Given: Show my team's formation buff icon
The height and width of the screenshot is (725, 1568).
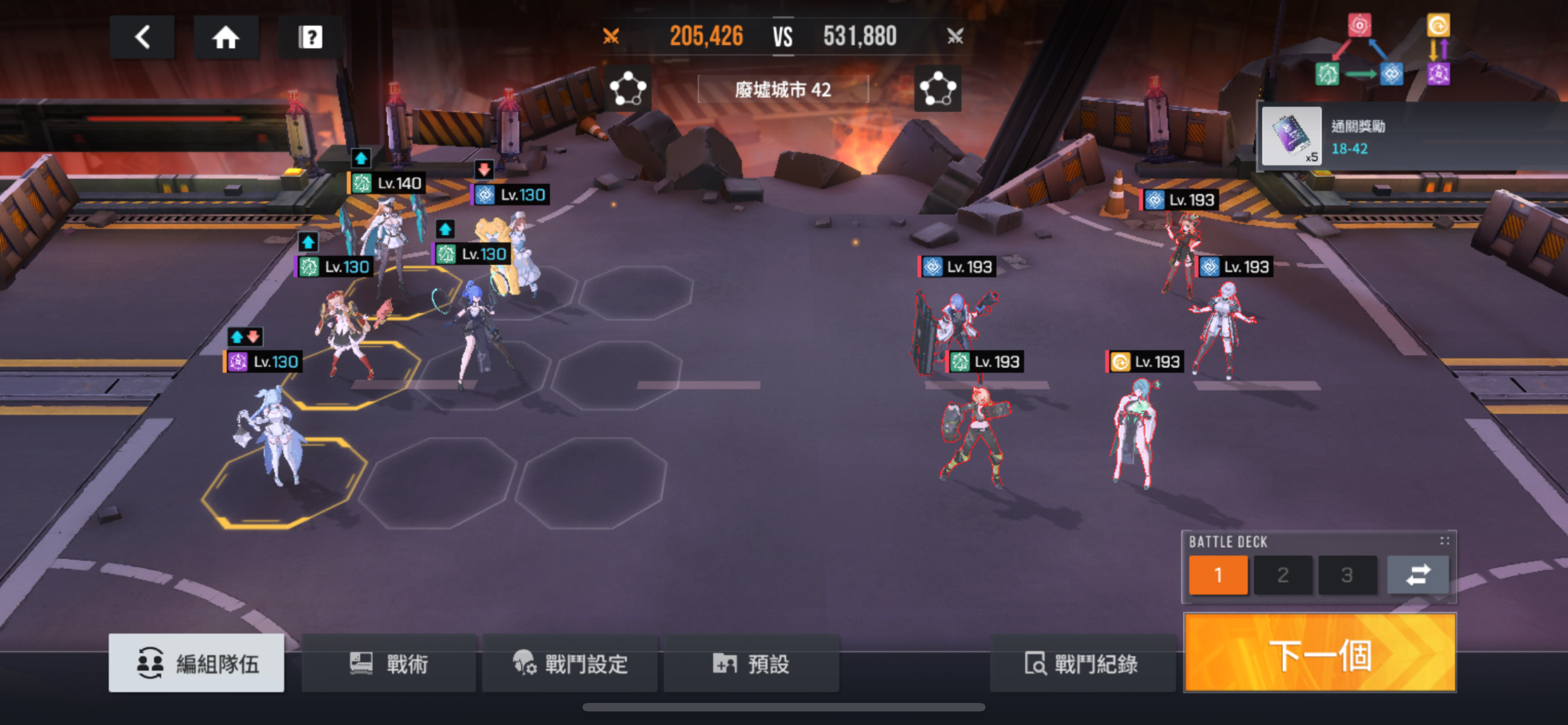Looking at the screenshot, I should point(628,89).
